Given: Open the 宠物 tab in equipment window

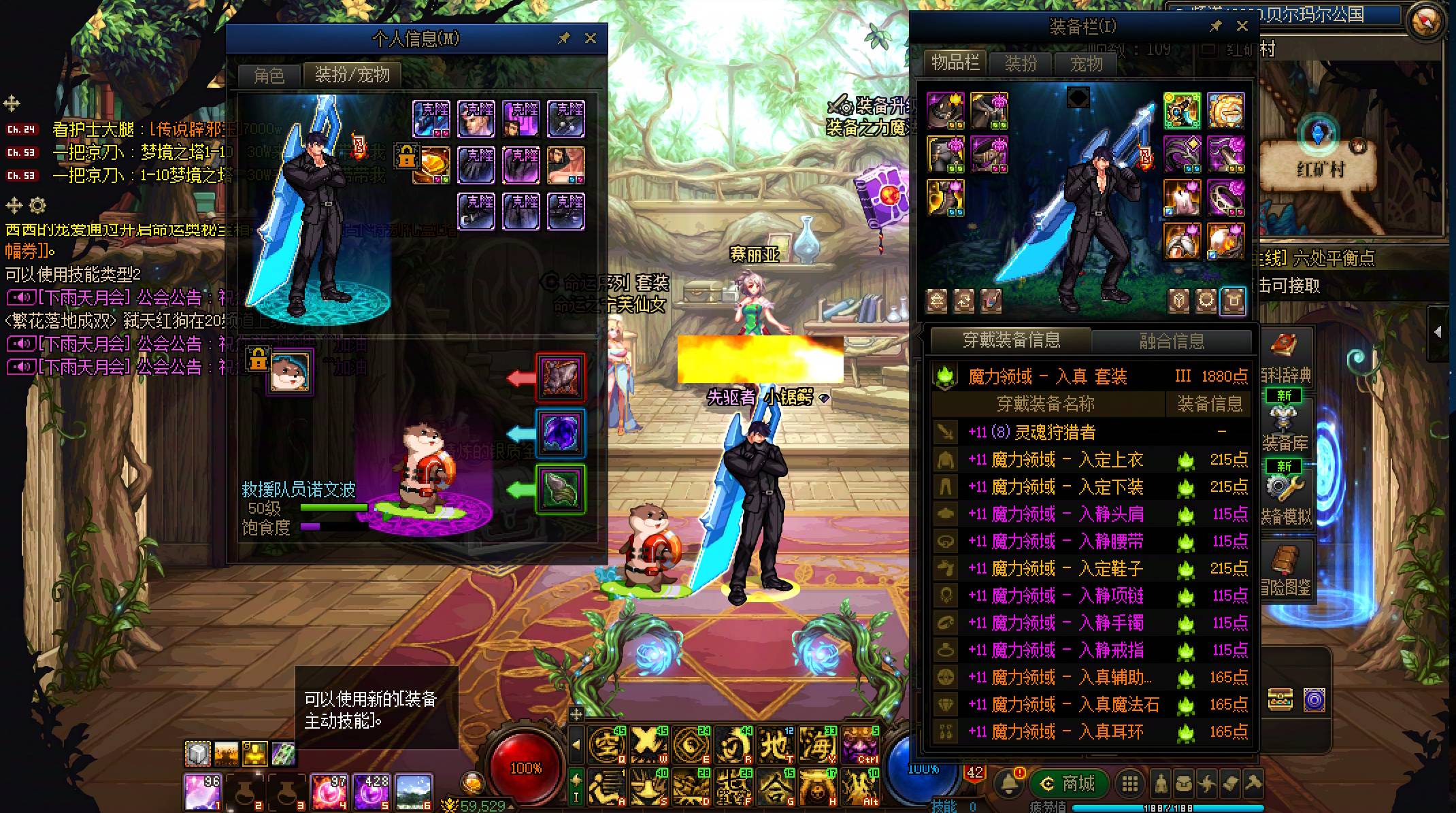Looking at the screenshot, I should (x=1086, y=64).
